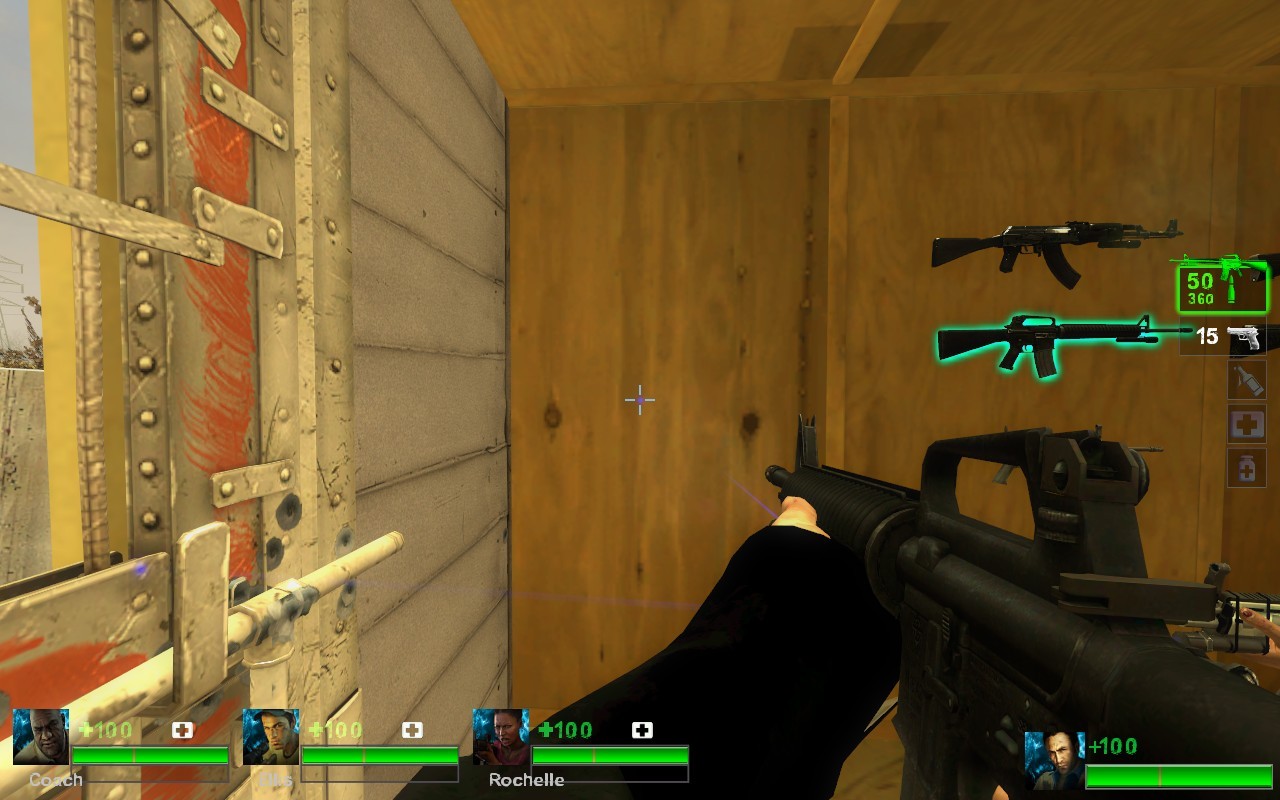The height and width of the screenshot is (800, 1280).
Task: Click the crosshair at screen center
Action: pyautogui.click(x=638, y=400)
